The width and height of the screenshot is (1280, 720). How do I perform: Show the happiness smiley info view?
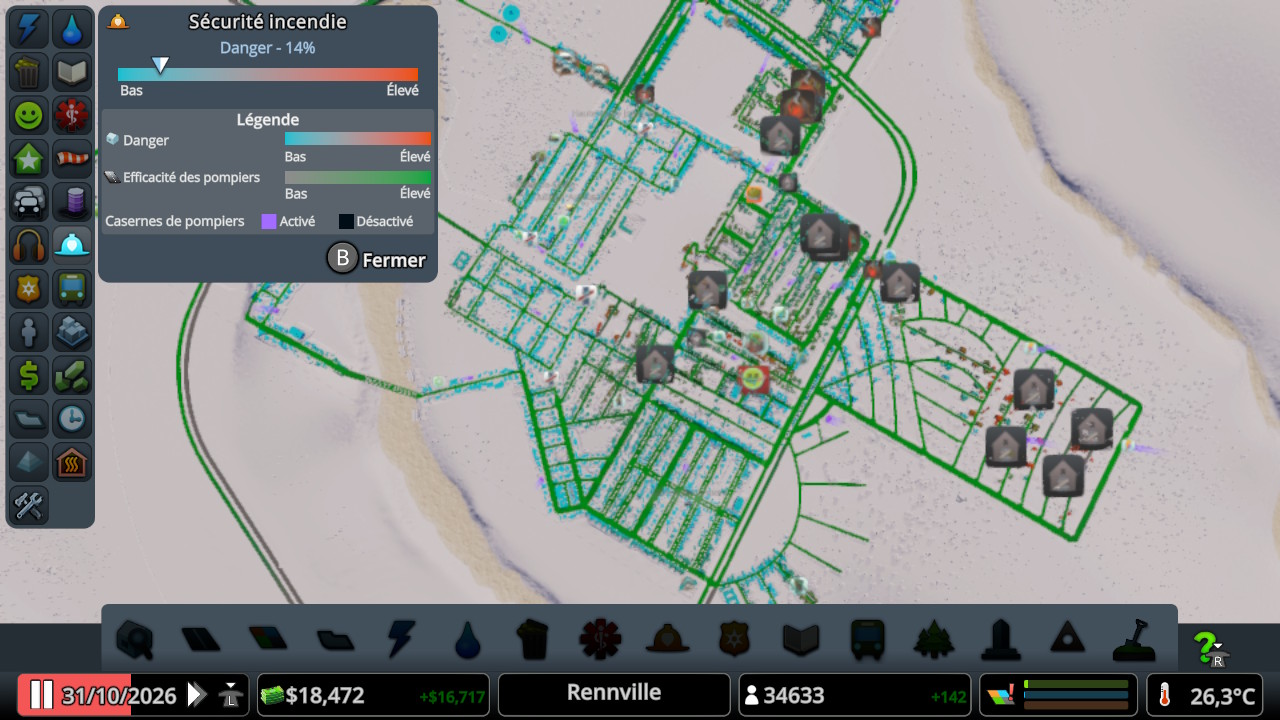pos(29,115)
